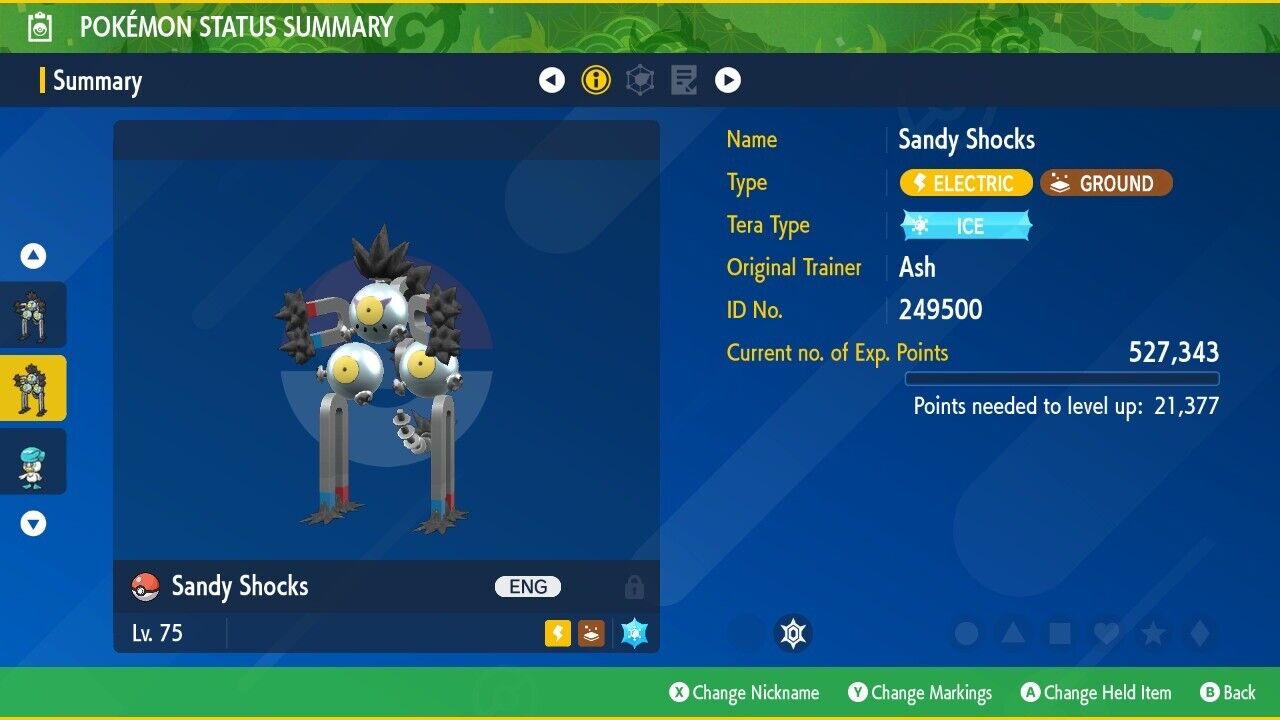This screenshot has width=1280, height=720.
Task: Go to previous summary page arrow
Action: (x=552, y=80)
